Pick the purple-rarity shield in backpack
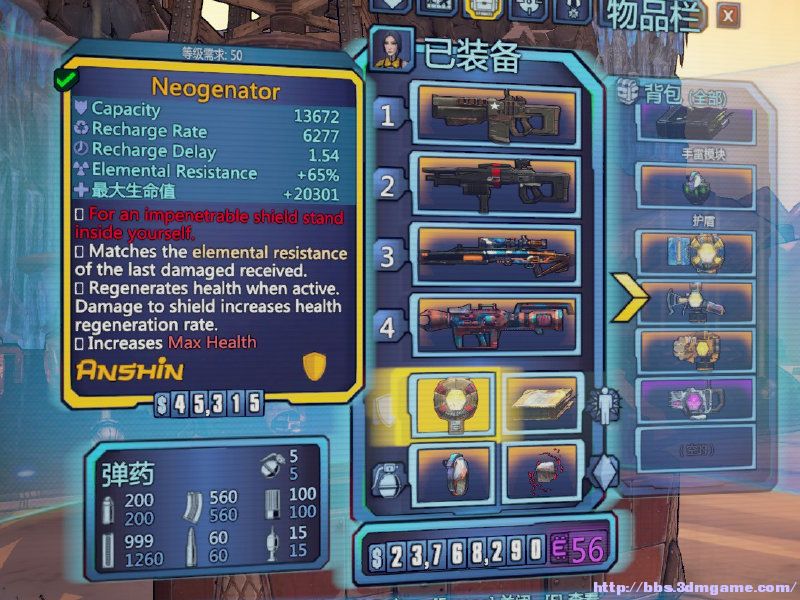This screenshot has width=800, height=600. 696,399
